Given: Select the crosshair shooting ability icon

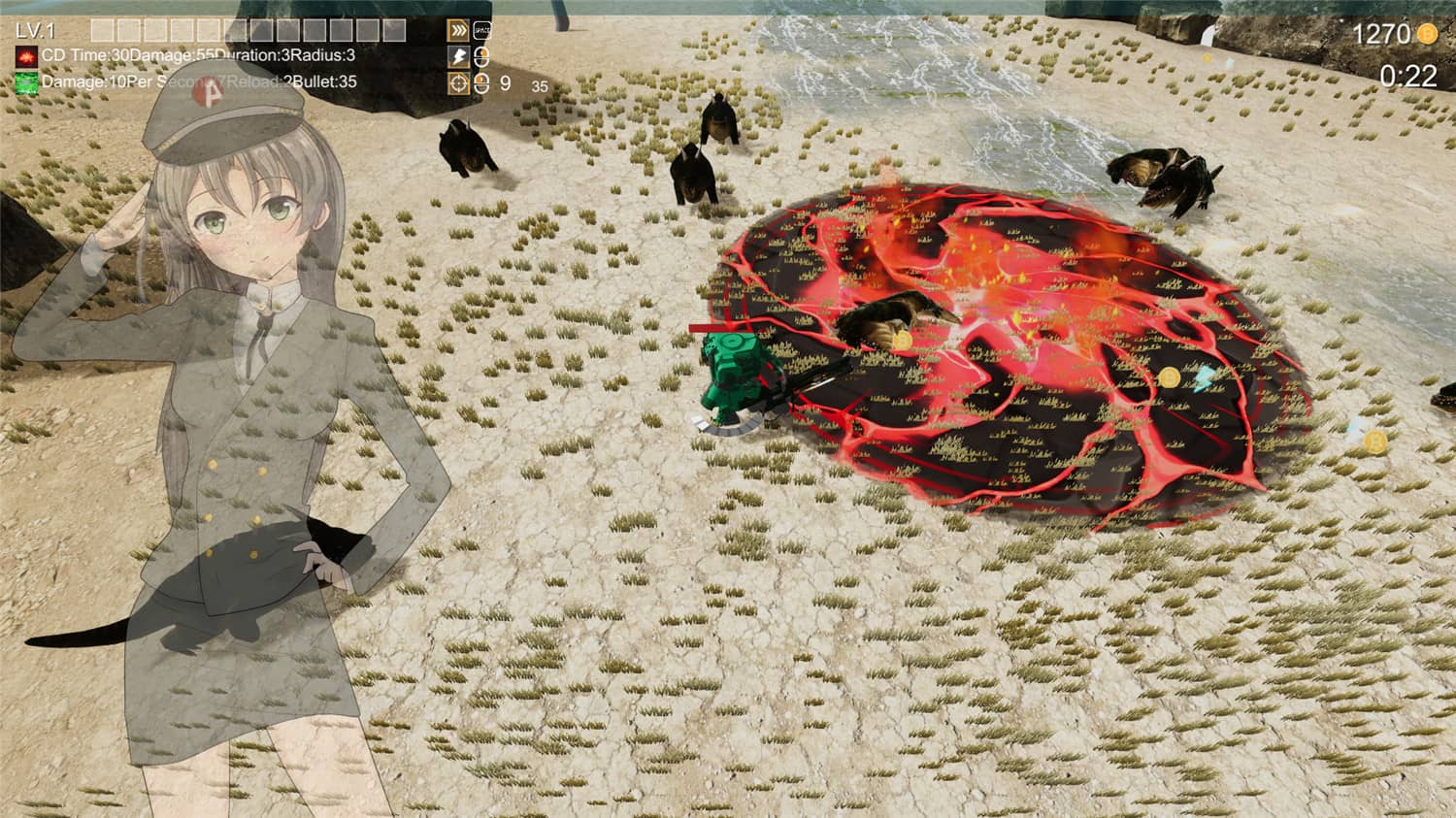Looking at the screenshot, I should [x=457, y=83].
